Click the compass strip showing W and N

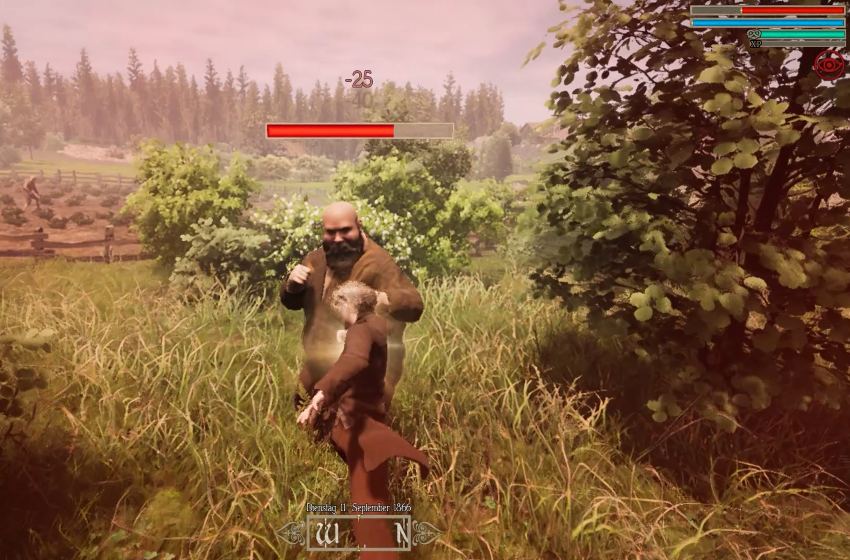[x=359, y=534]
